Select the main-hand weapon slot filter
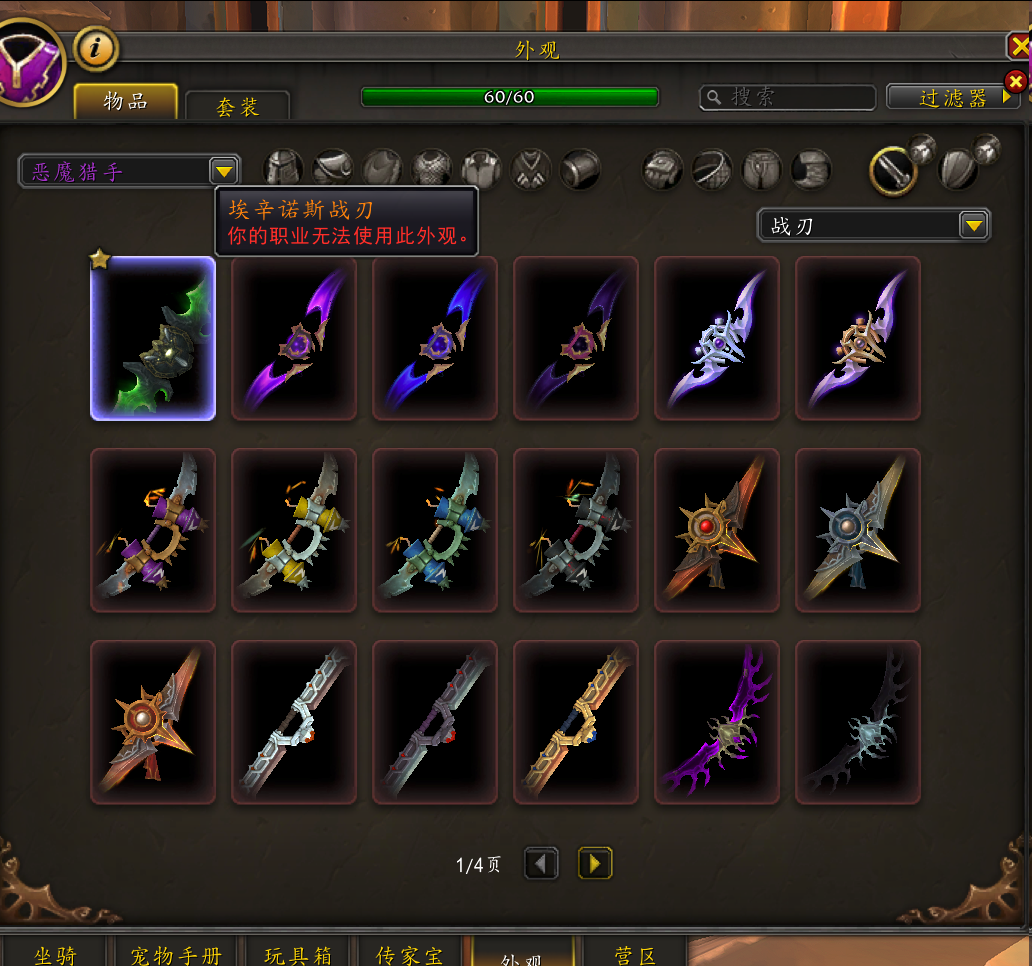The image size is (1032, 966). click(x=893, y=171)
